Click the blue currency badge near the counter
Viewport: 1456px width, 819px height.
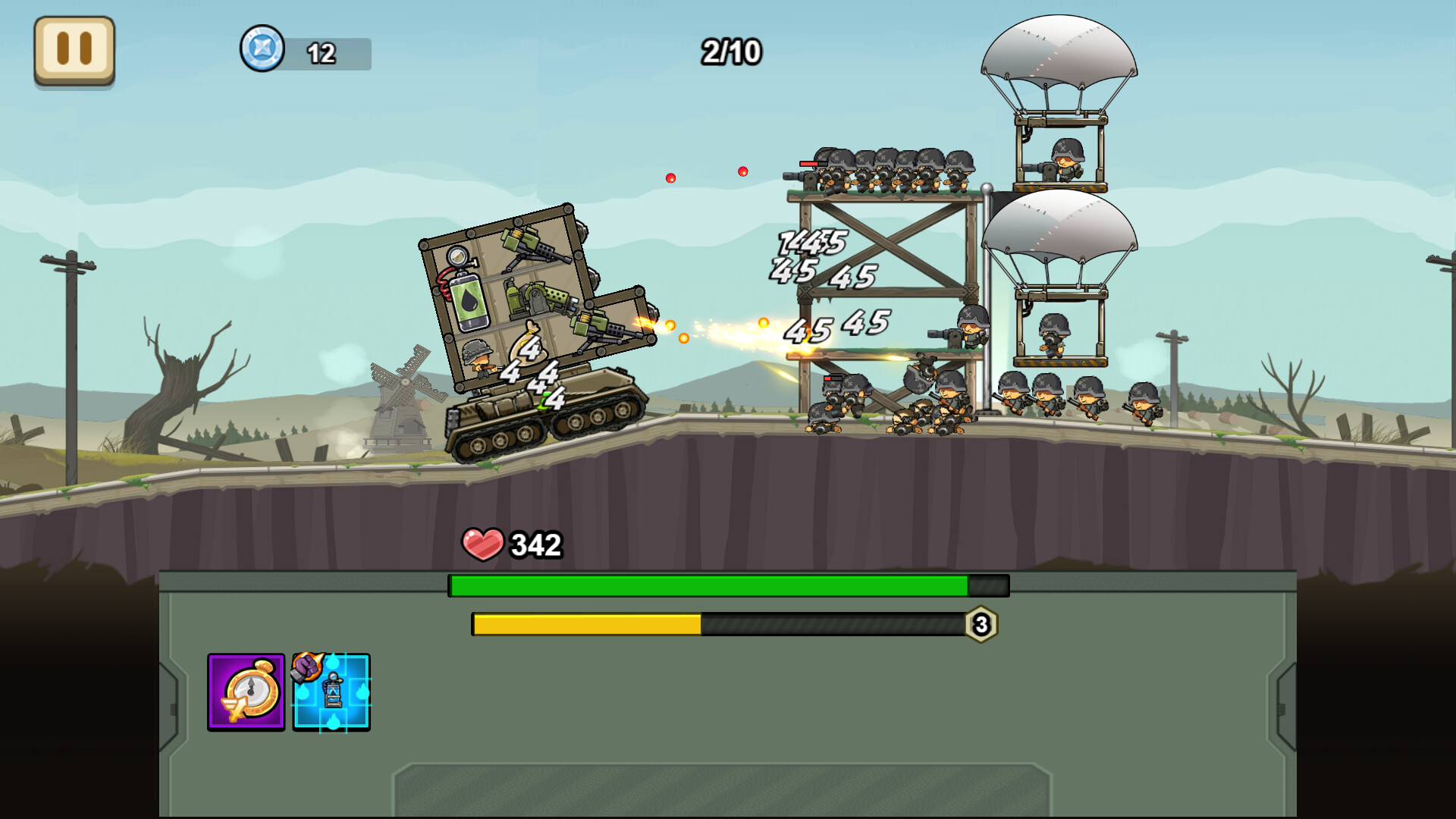click(261, 51)
